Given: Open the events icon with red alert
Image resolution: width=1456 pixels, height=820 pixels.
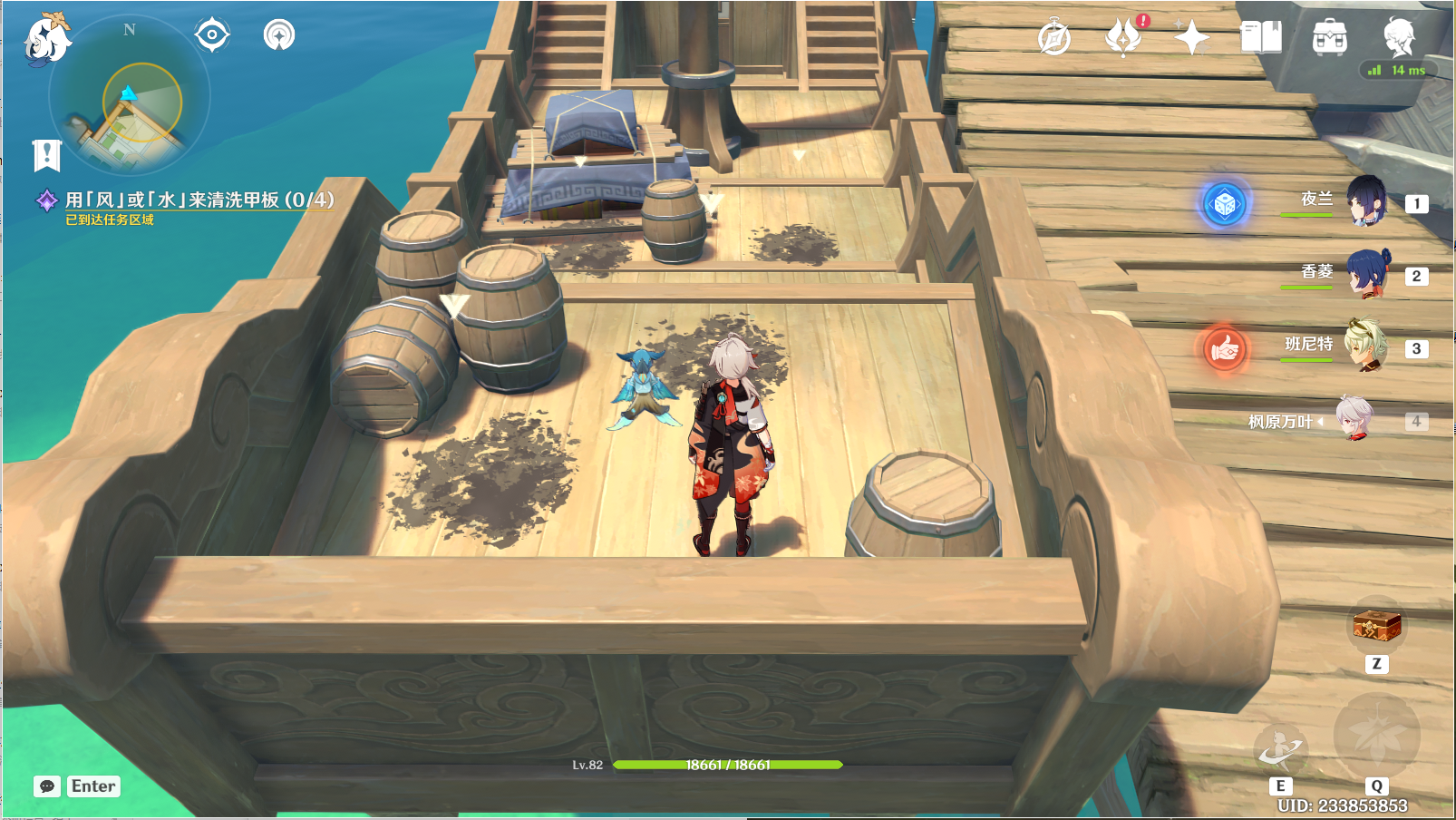Looking at the screenshot, I should tap(1123, 37).
